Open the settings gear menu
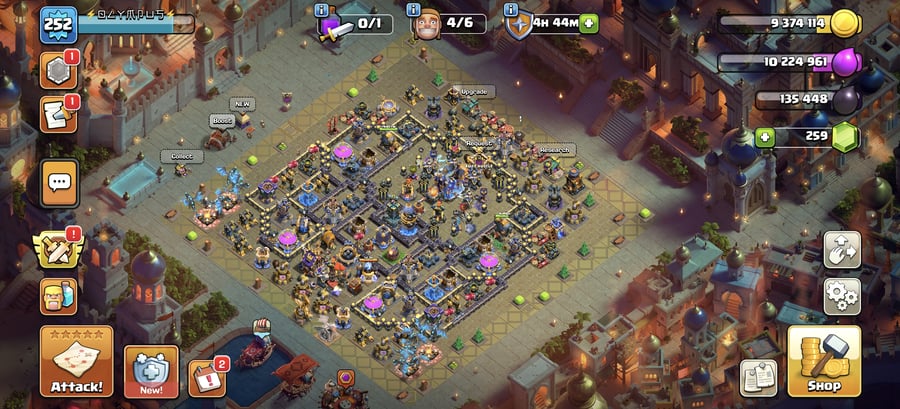 [x=842, y=296]
